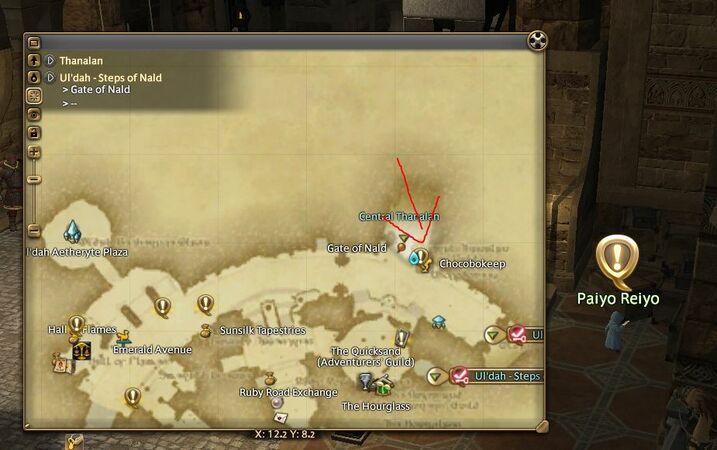Expand the Ul'dah - Steps of Nald entry
717x450 pixels.
50,78
